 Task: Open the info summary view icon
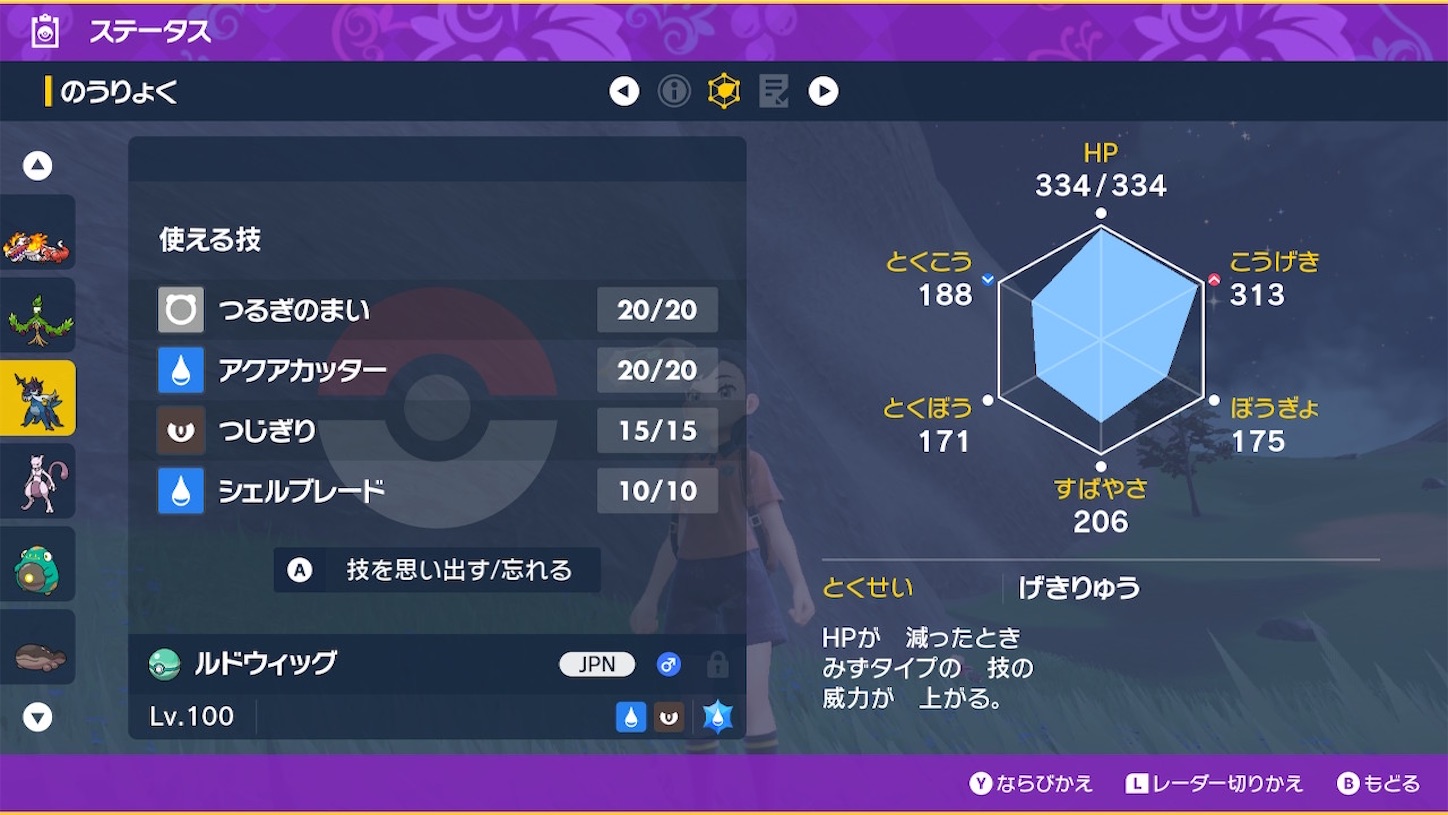[x=673, y=90]
